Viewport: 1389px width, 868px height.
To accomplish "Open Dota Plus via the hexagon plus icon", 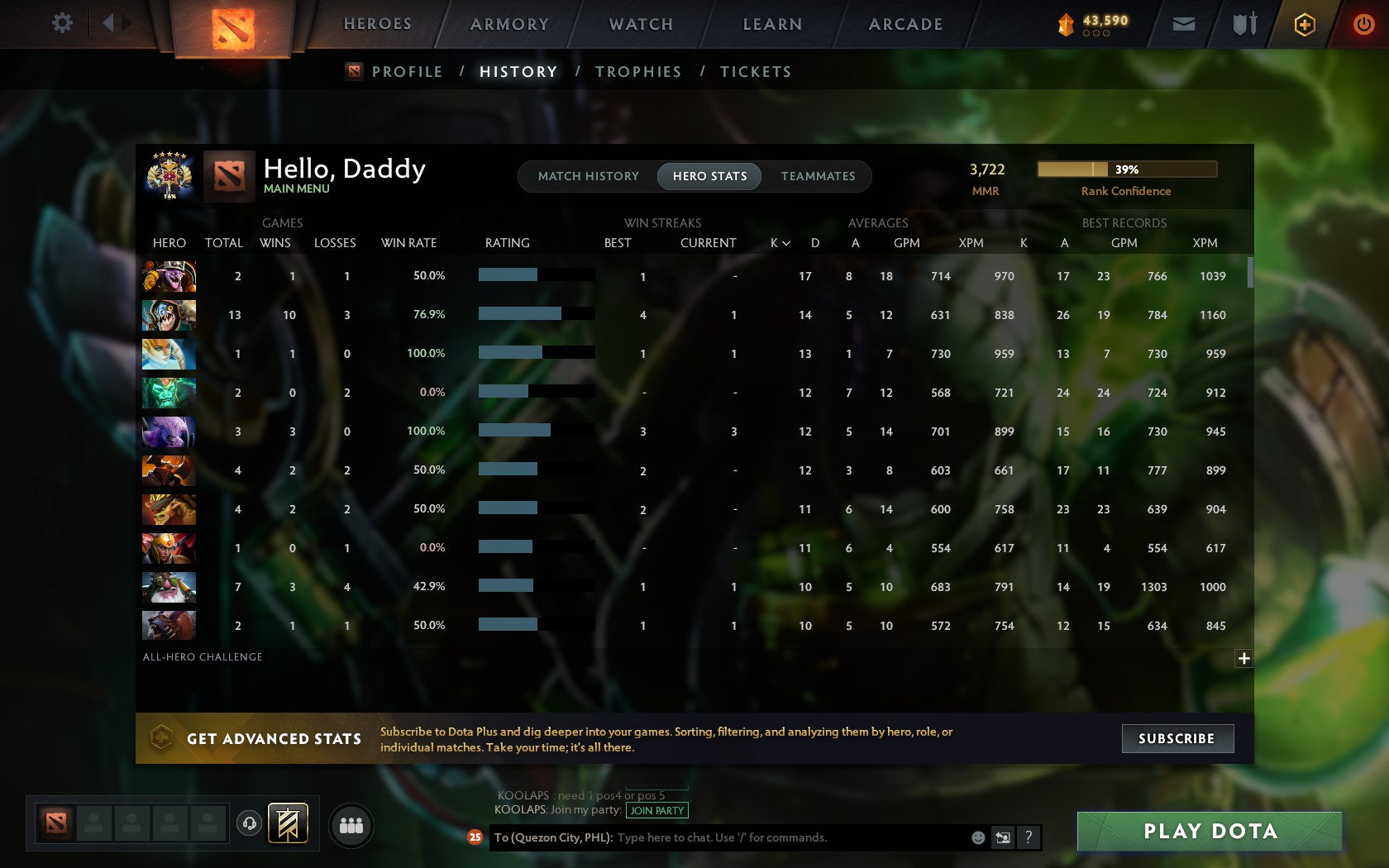I will [x=1304, y=24].
